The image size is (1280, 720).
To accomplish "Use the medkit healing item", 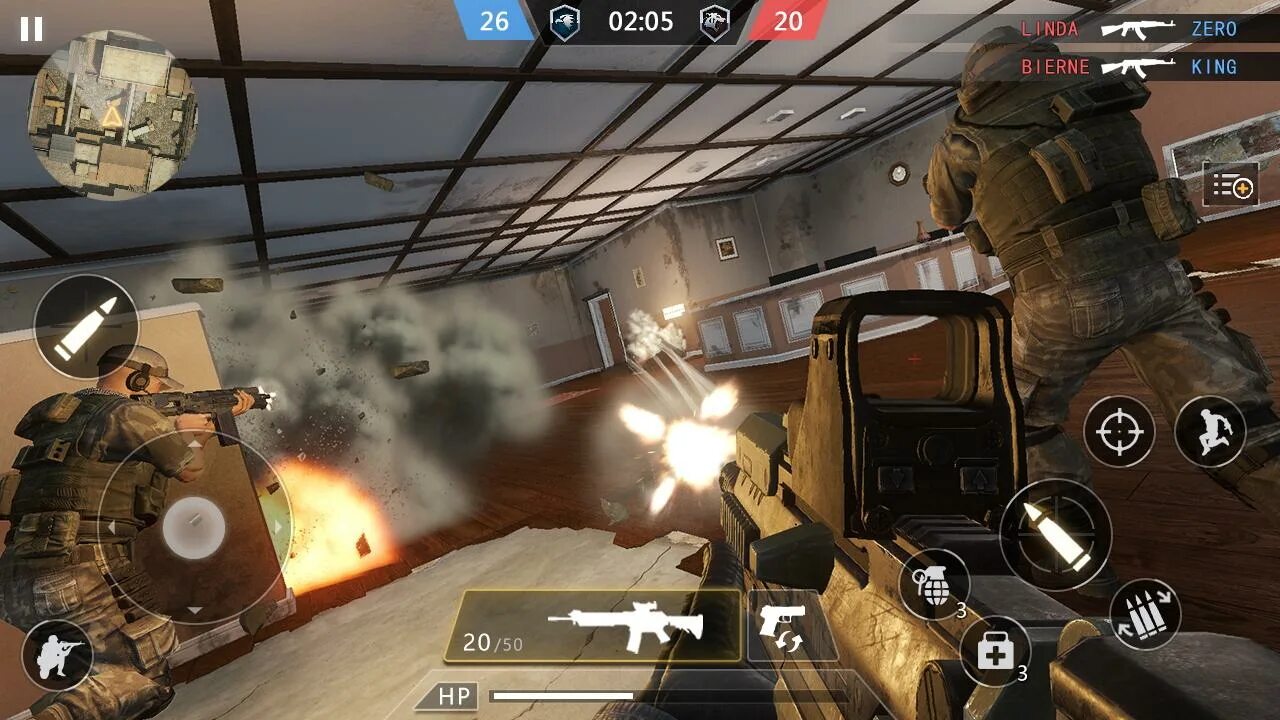I will tap(995, 652).
